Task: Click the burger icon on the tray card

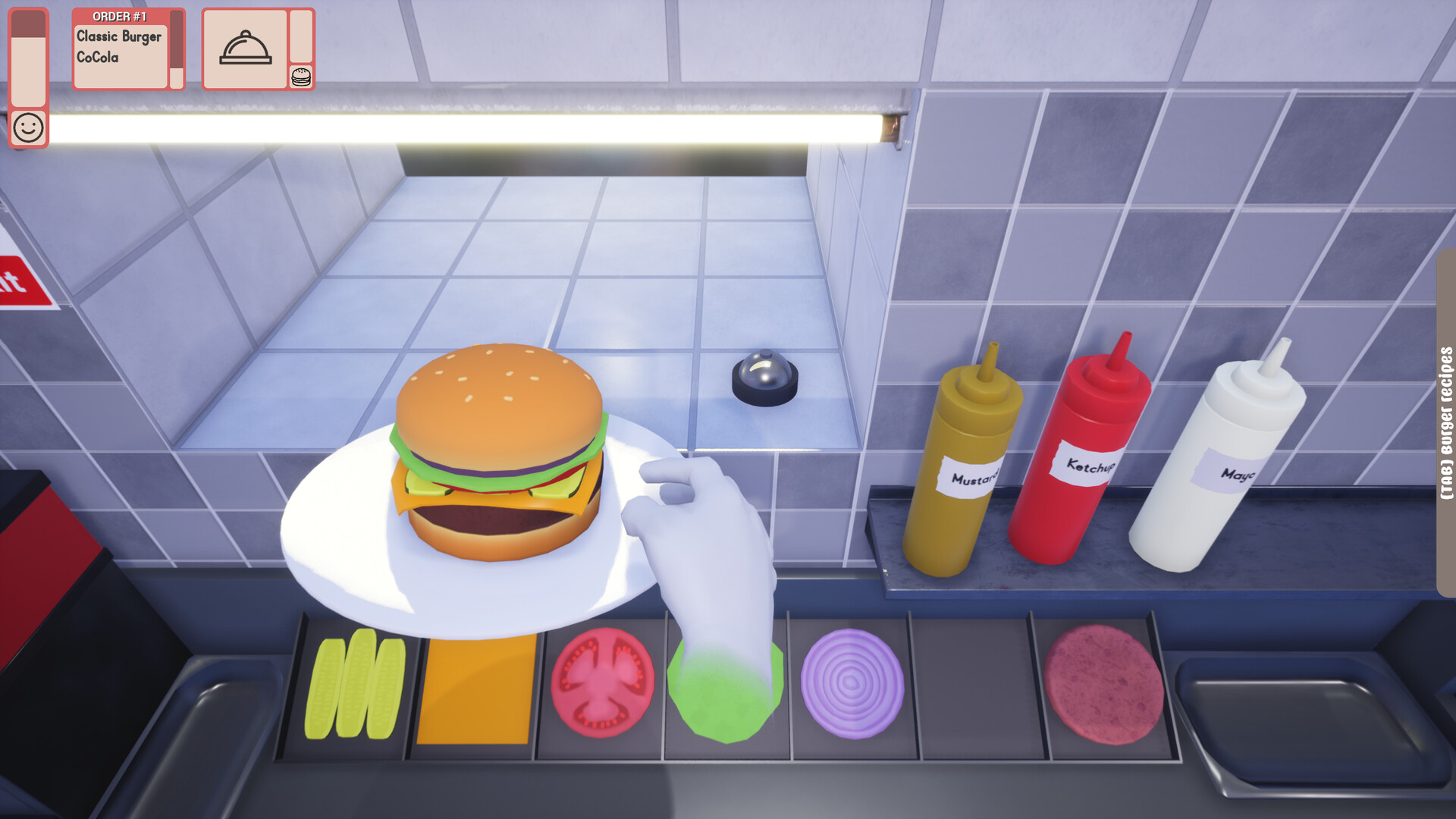Action: [301, 75]
